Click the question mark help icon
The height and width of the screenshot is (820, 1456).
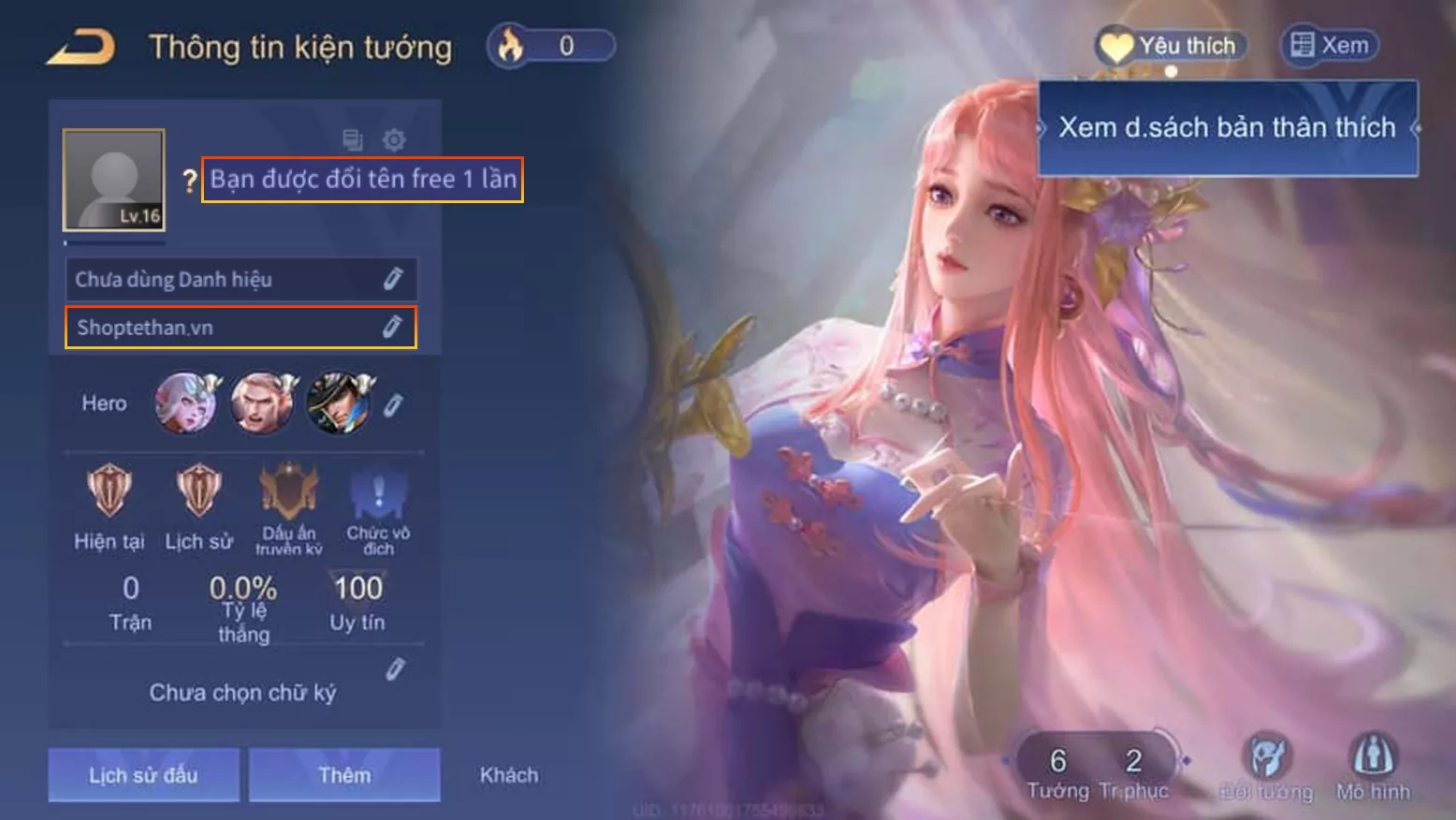pos(189,179)
